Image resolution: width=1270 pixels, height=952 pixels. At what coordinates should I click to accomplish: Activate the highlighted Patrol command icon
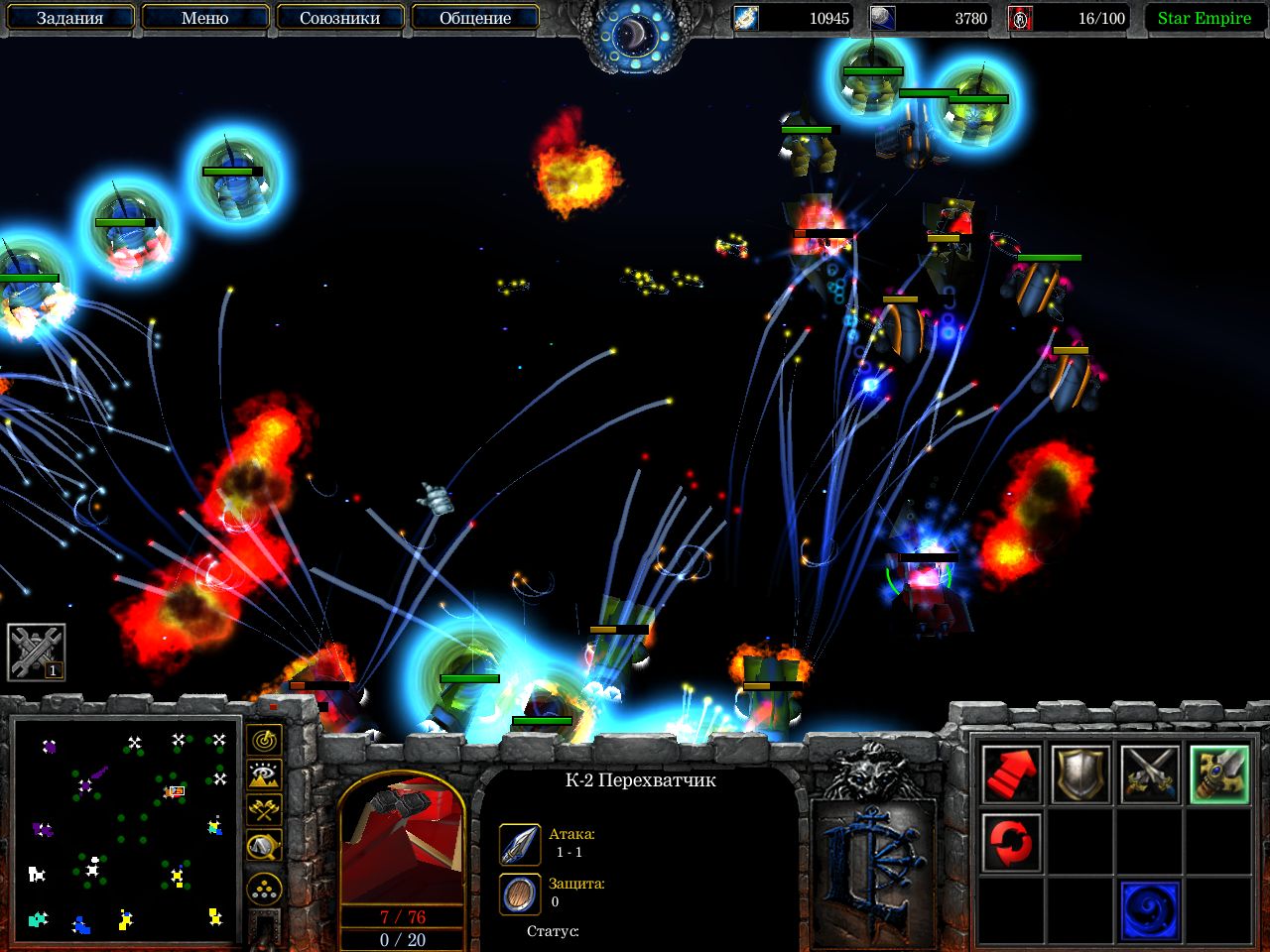tap(1218, 774)
